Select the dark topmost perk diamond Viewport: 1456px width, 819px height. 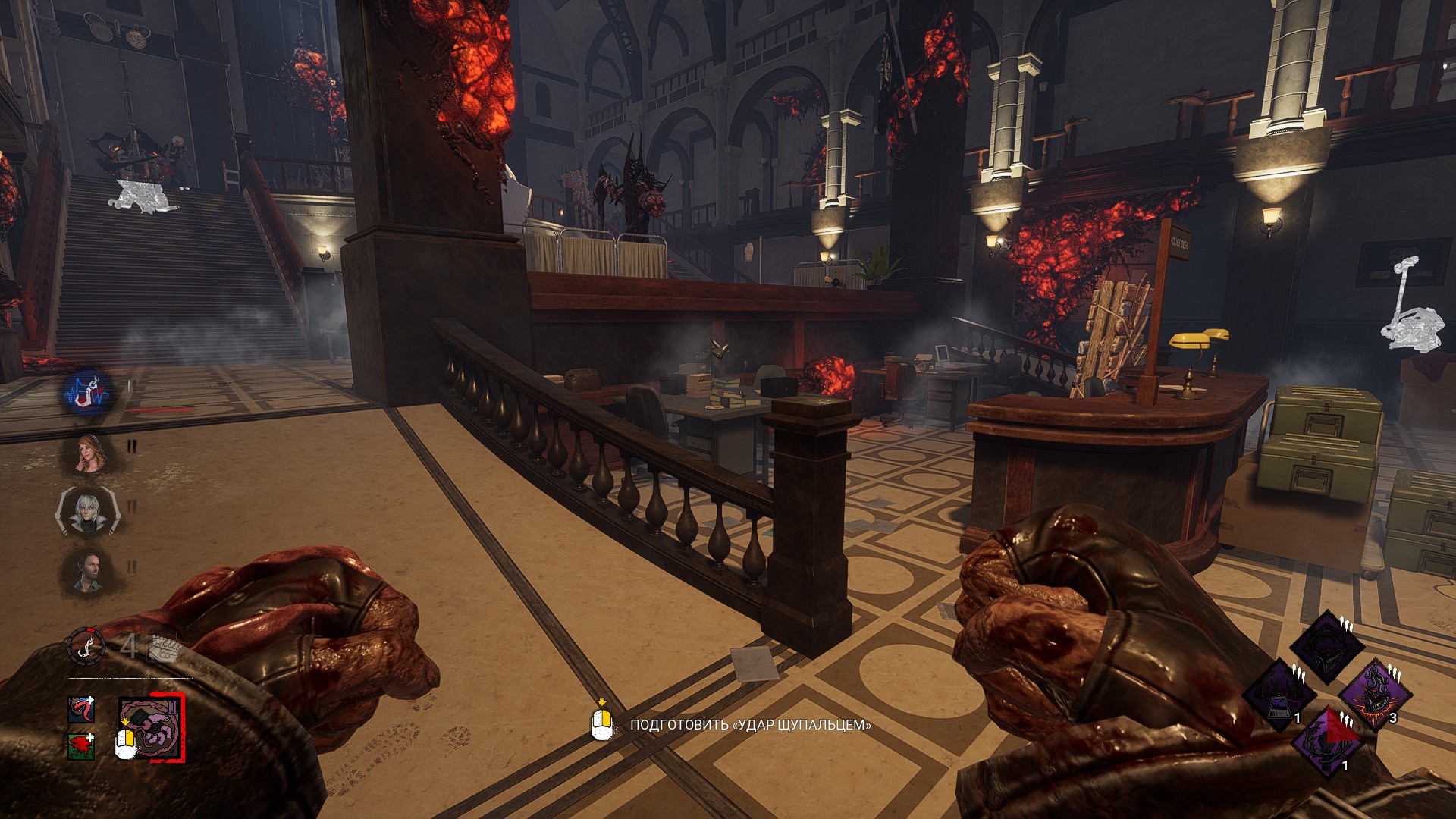coord(1327,647)
